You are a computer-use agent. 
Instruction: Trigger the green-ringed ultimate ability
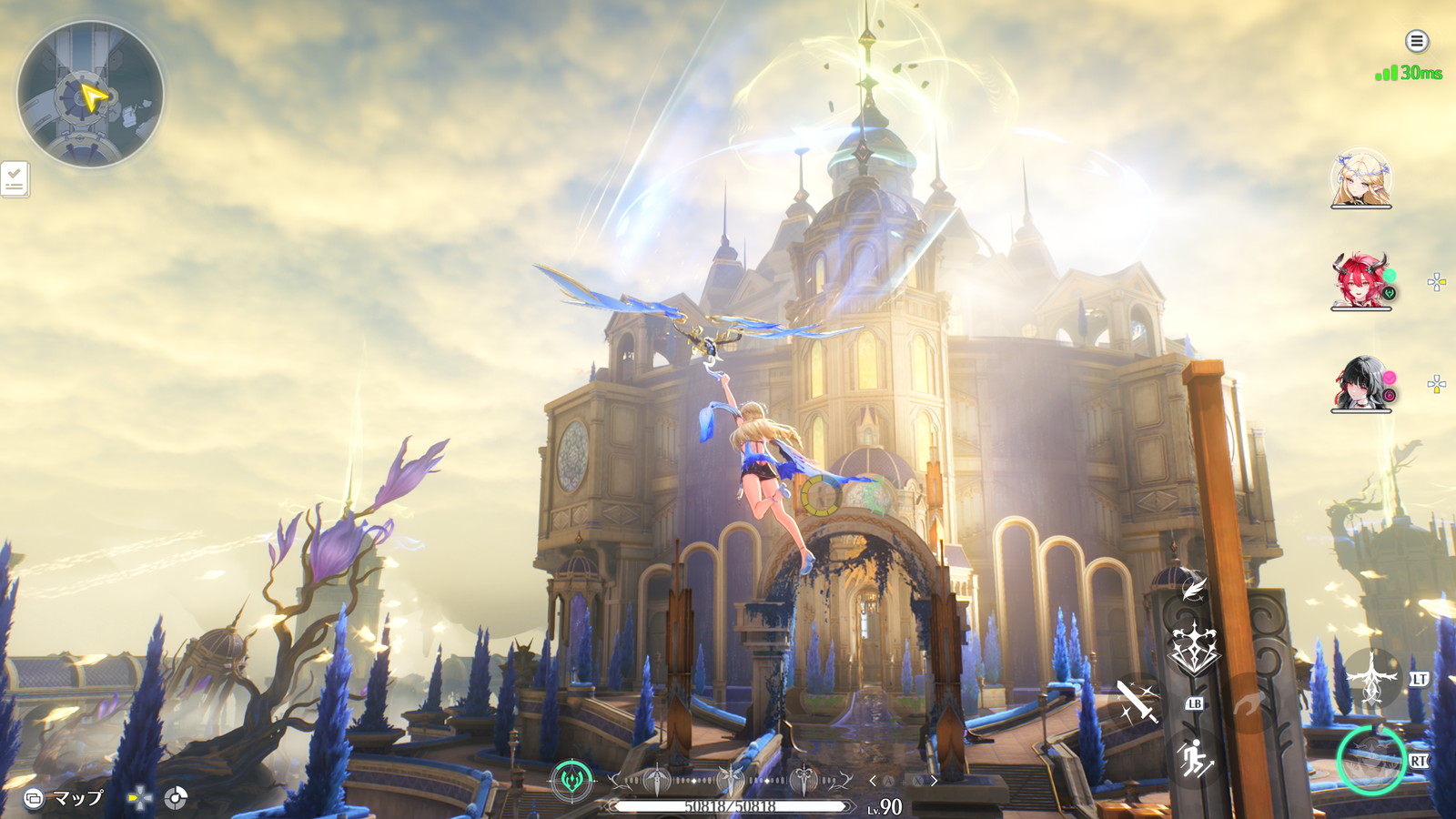1370,760
